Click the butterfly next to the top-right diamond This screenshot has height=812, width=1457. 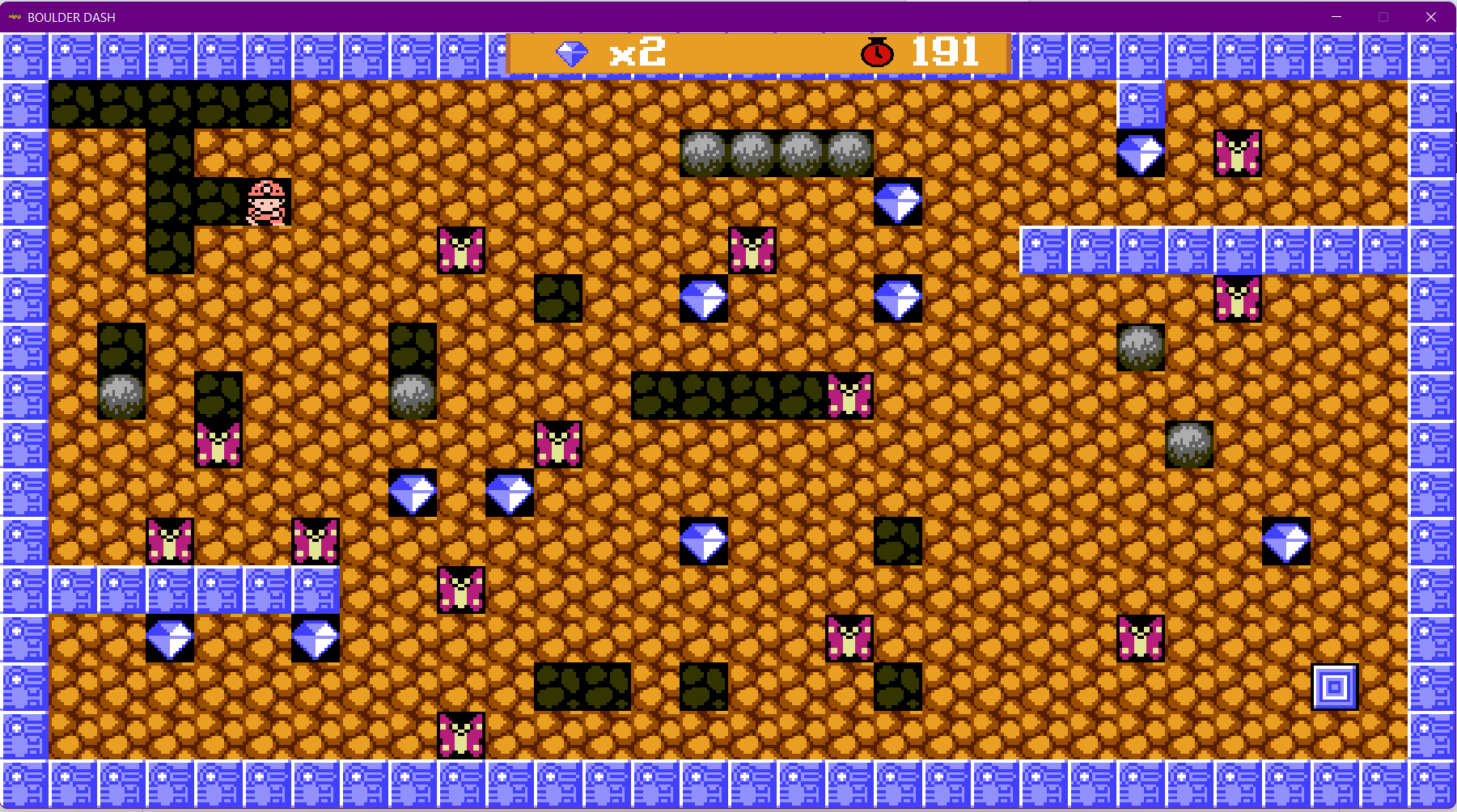pyautogui.click(x=1236, y=153)
